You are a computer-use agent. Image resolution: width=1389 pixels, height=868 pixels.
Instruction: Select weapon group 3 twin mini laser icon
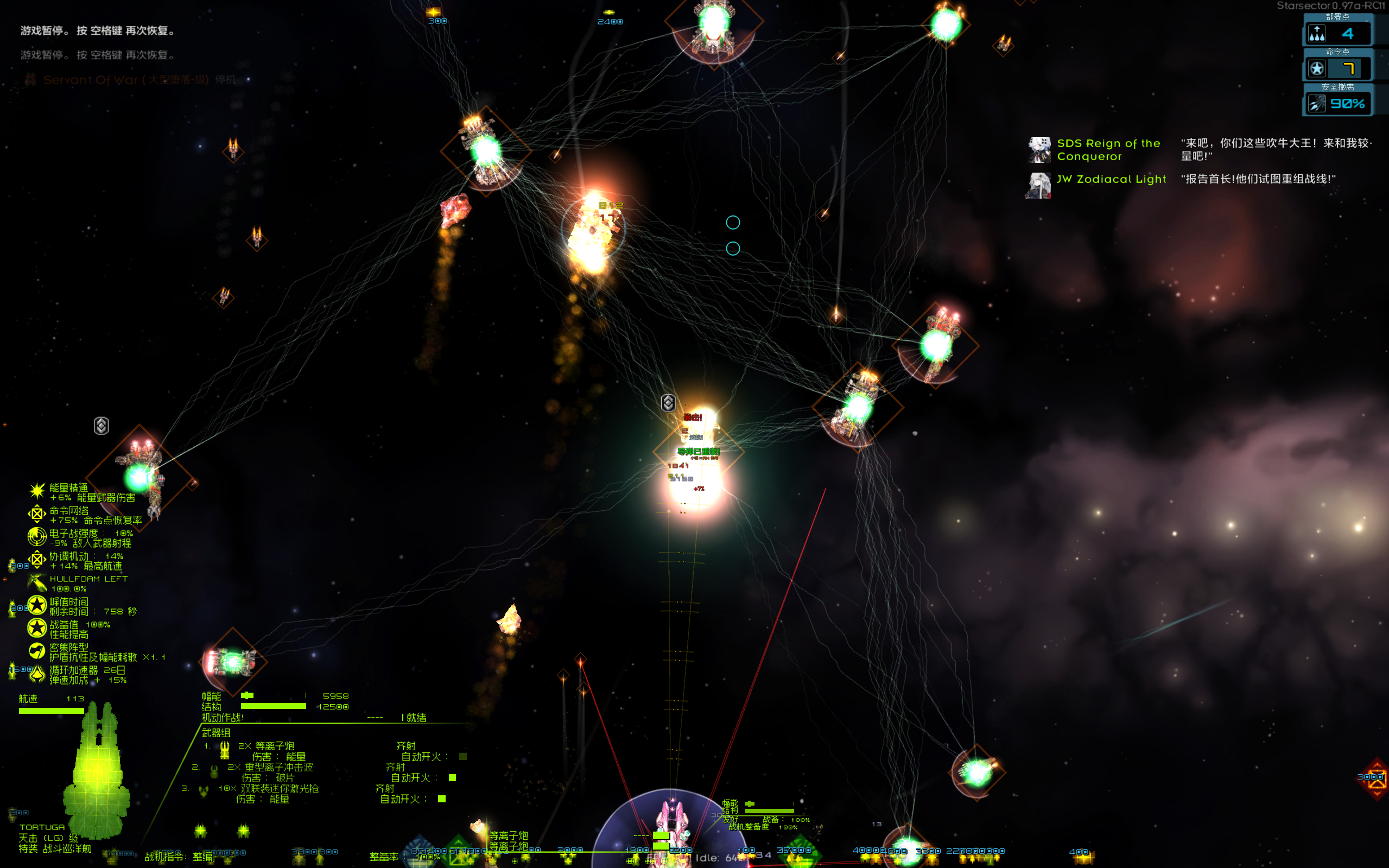[x=203, y=791]
